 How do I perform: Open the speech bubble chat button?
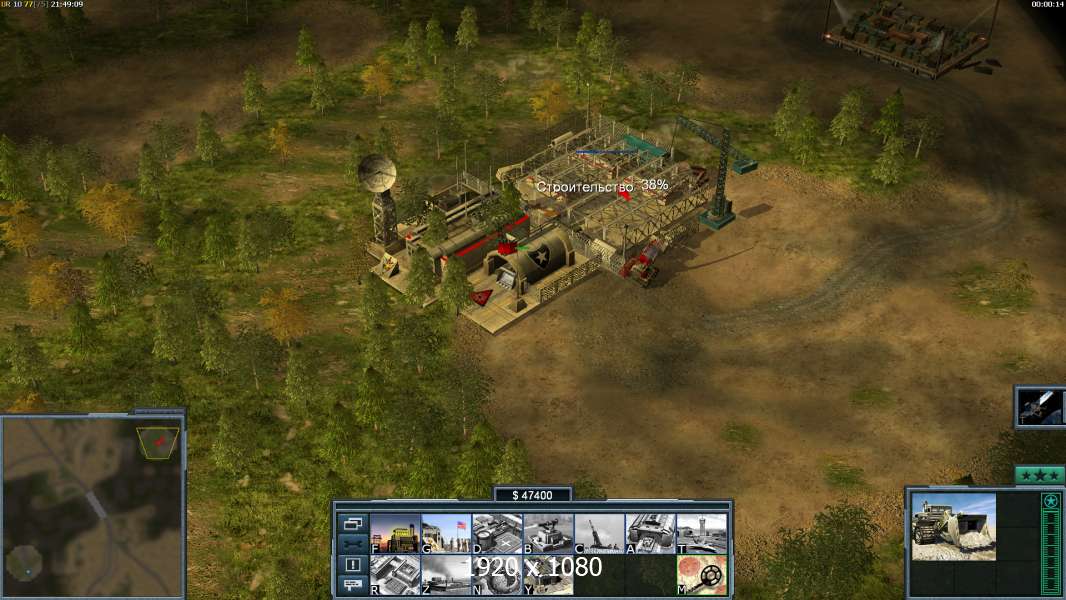(352, 586)
